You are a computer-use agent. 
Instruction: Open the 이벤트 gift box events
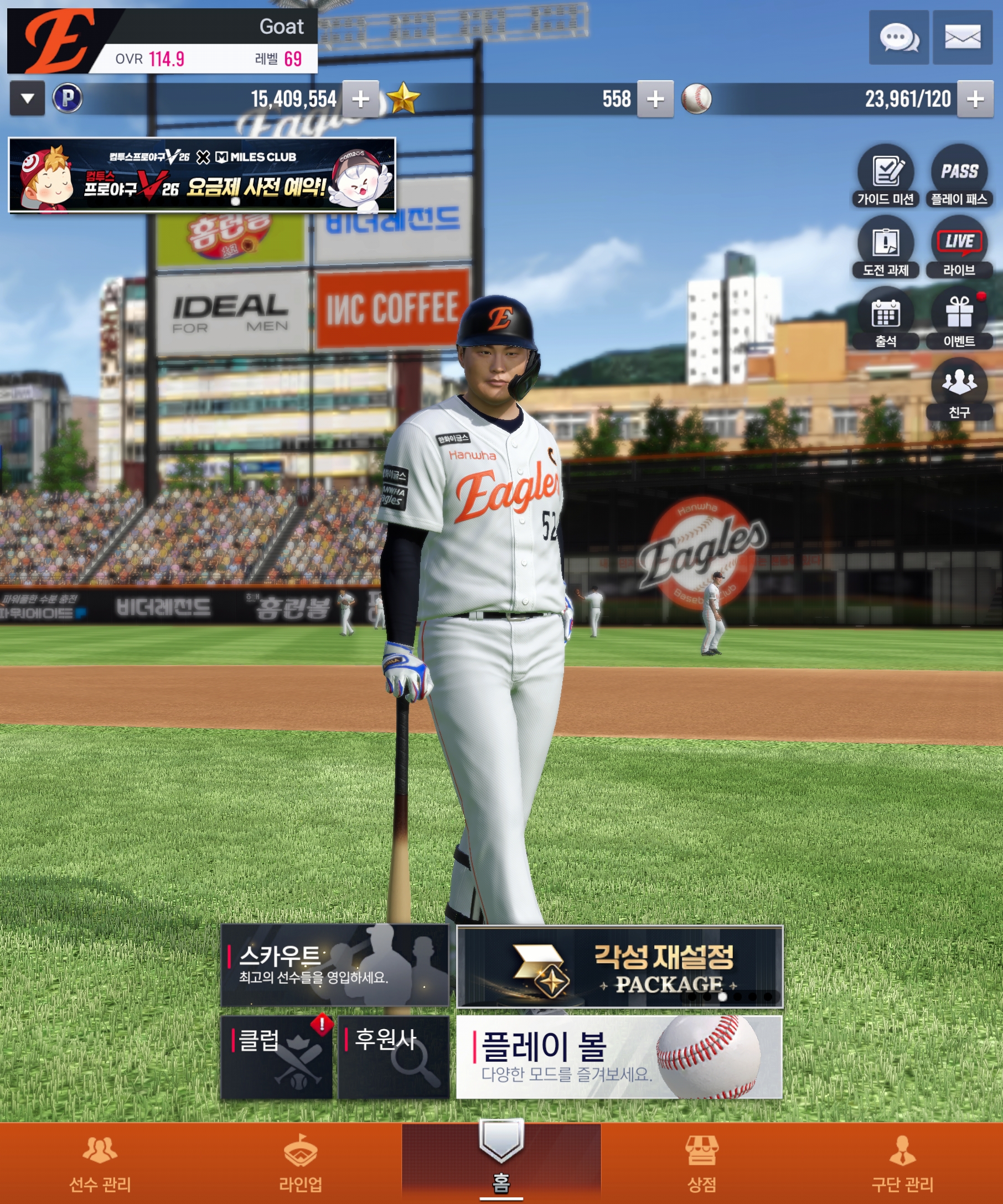point(959,318)
